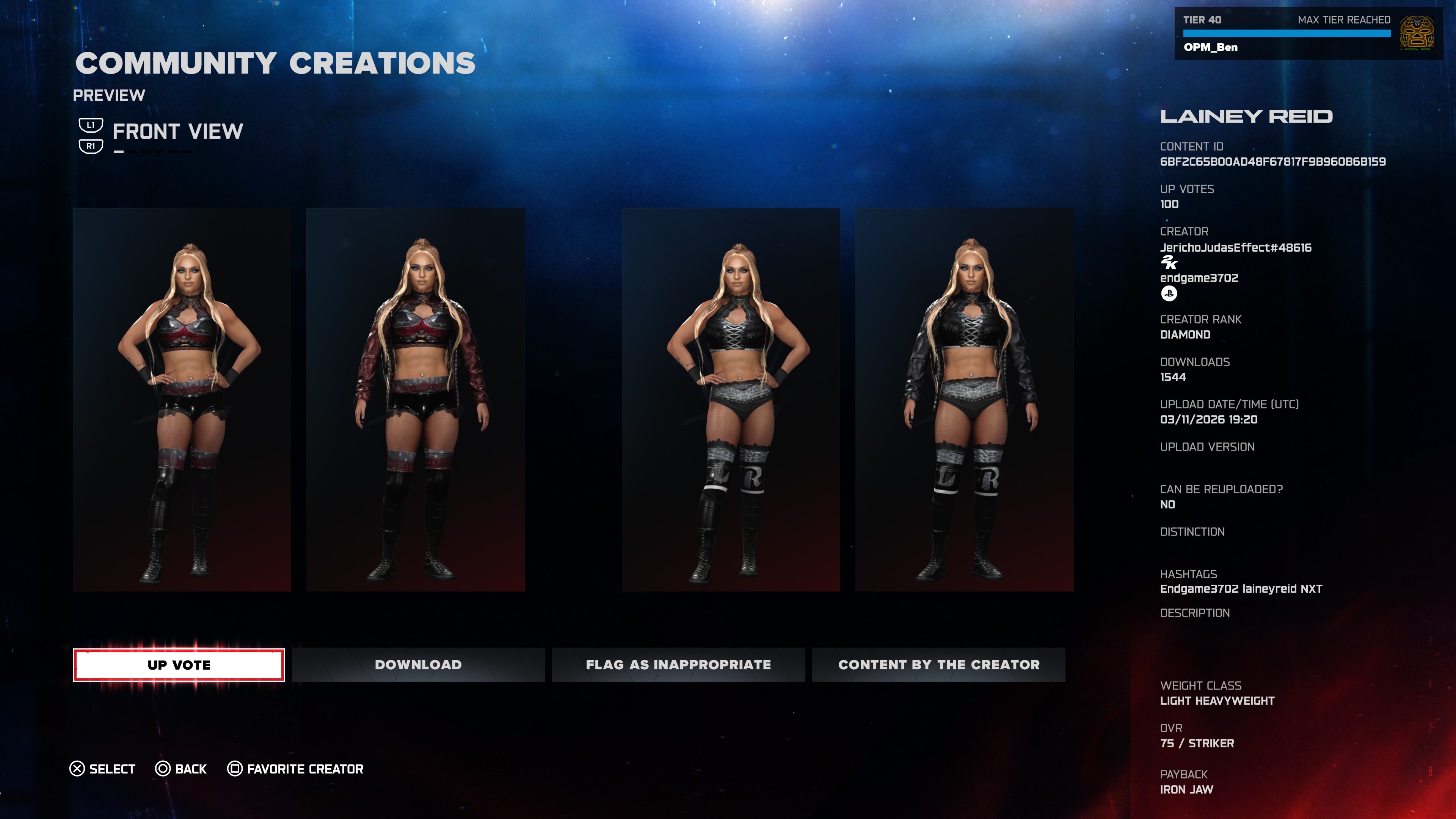Select the Preview section header

110,95
